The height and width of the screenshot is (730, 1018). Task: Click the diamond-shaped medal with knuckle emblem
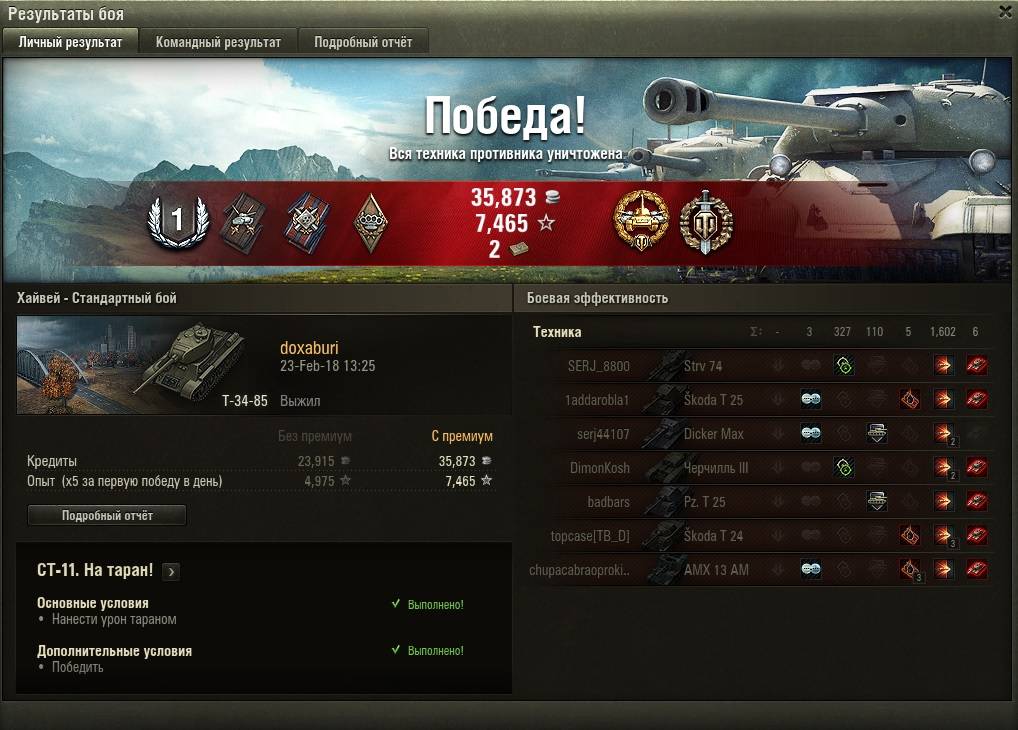[x=372, y=221]
